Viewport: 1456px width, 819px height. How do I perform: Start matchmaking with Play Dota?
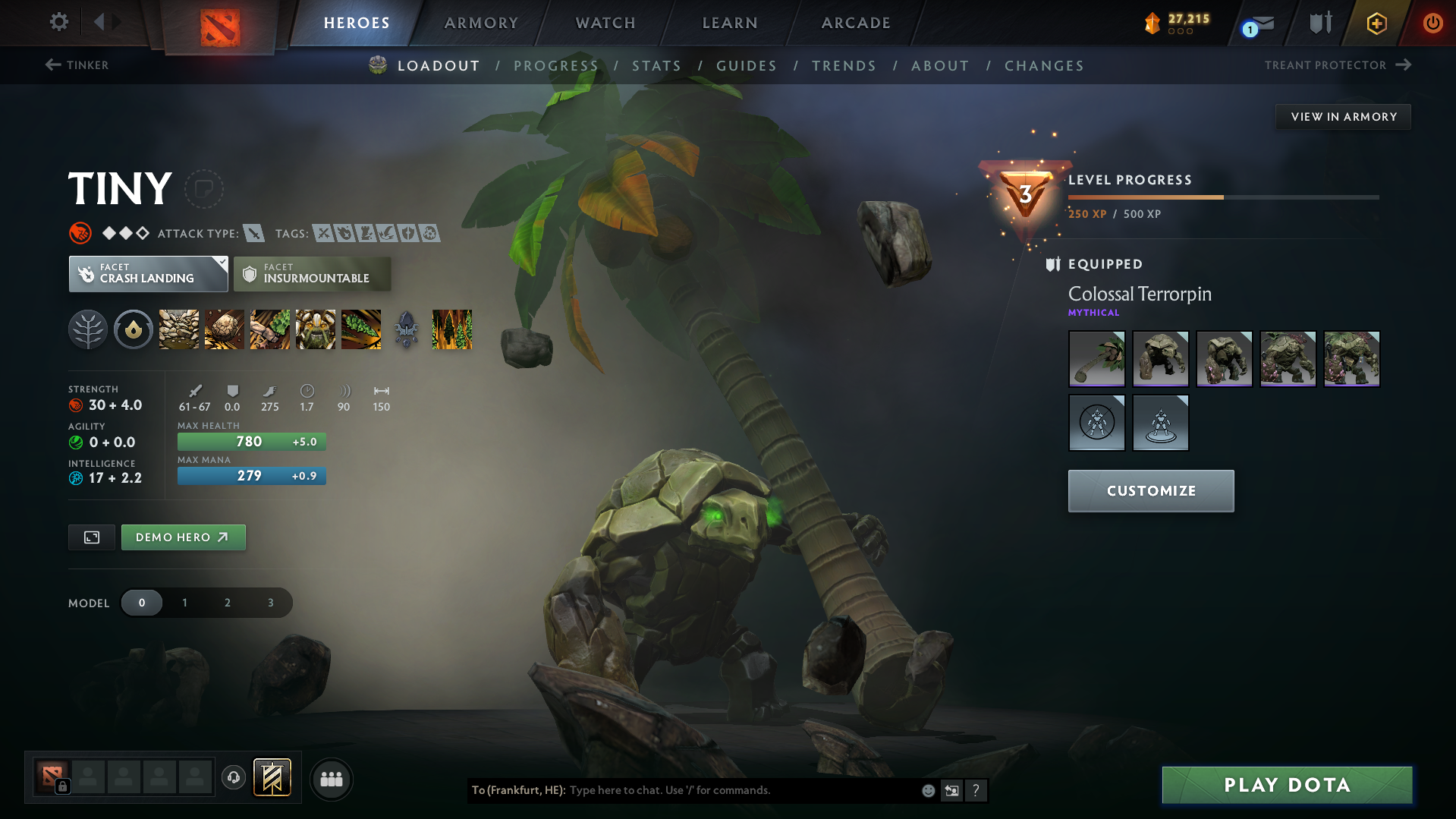1287,785
